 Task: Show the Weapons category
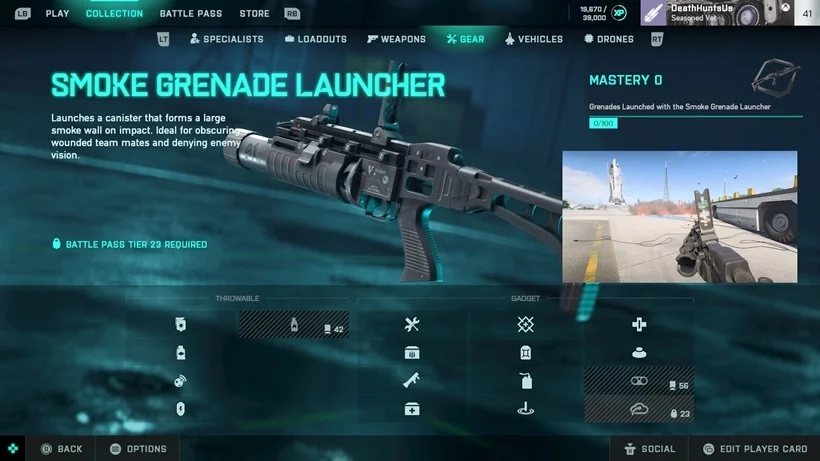point(396,39)
